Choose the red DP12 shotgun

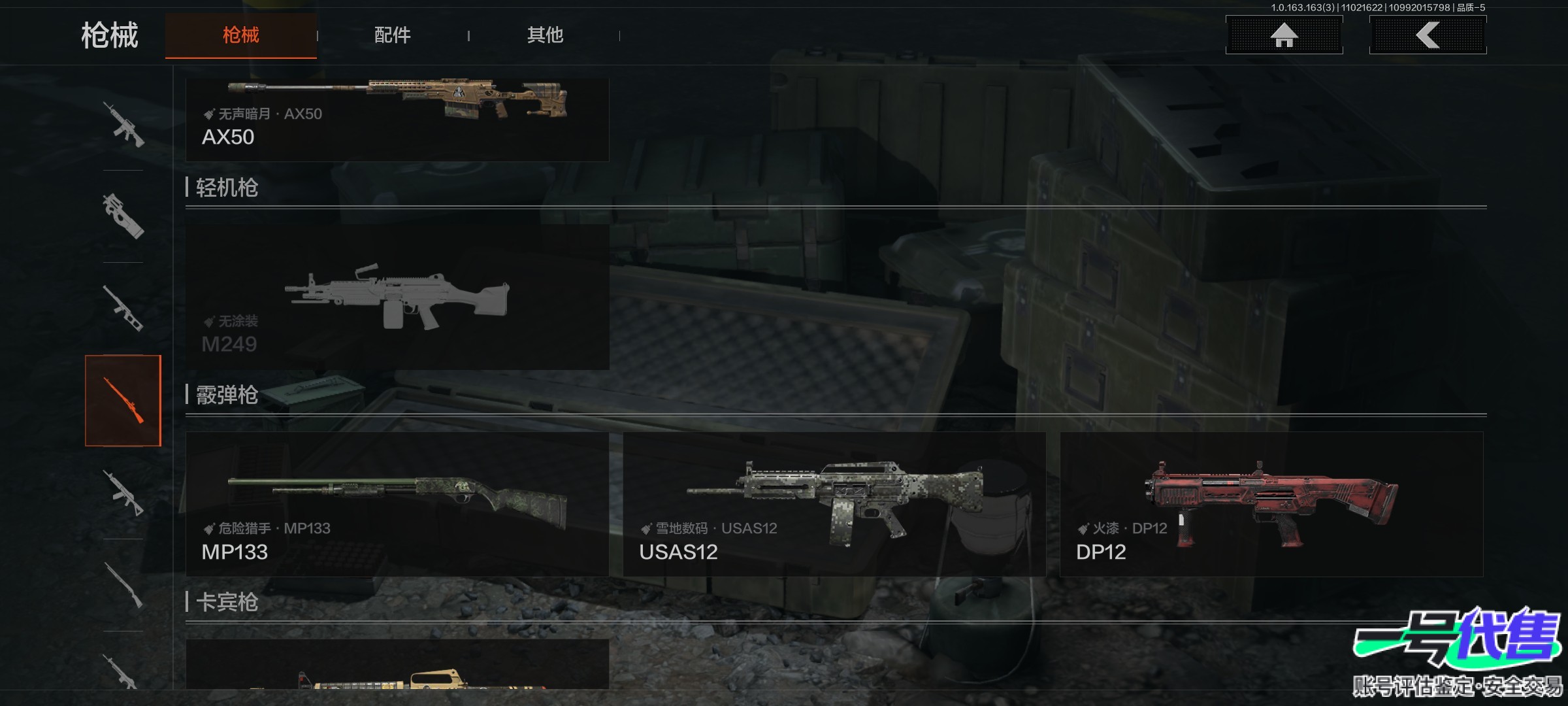pyautogui.click(x=1271, y=504)
